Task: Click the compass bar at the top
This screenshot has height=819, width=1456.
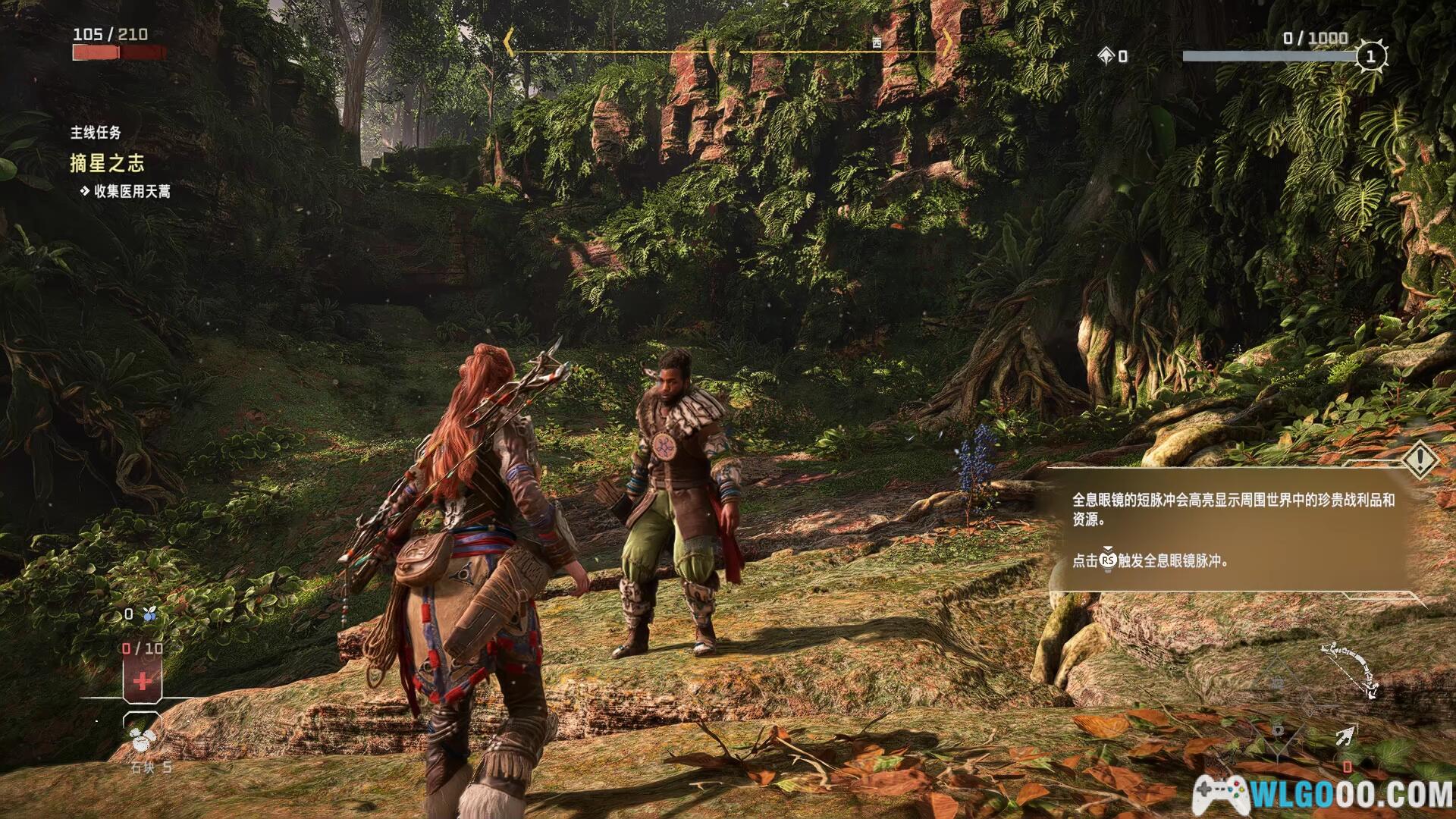Action: tap(728, 51)
